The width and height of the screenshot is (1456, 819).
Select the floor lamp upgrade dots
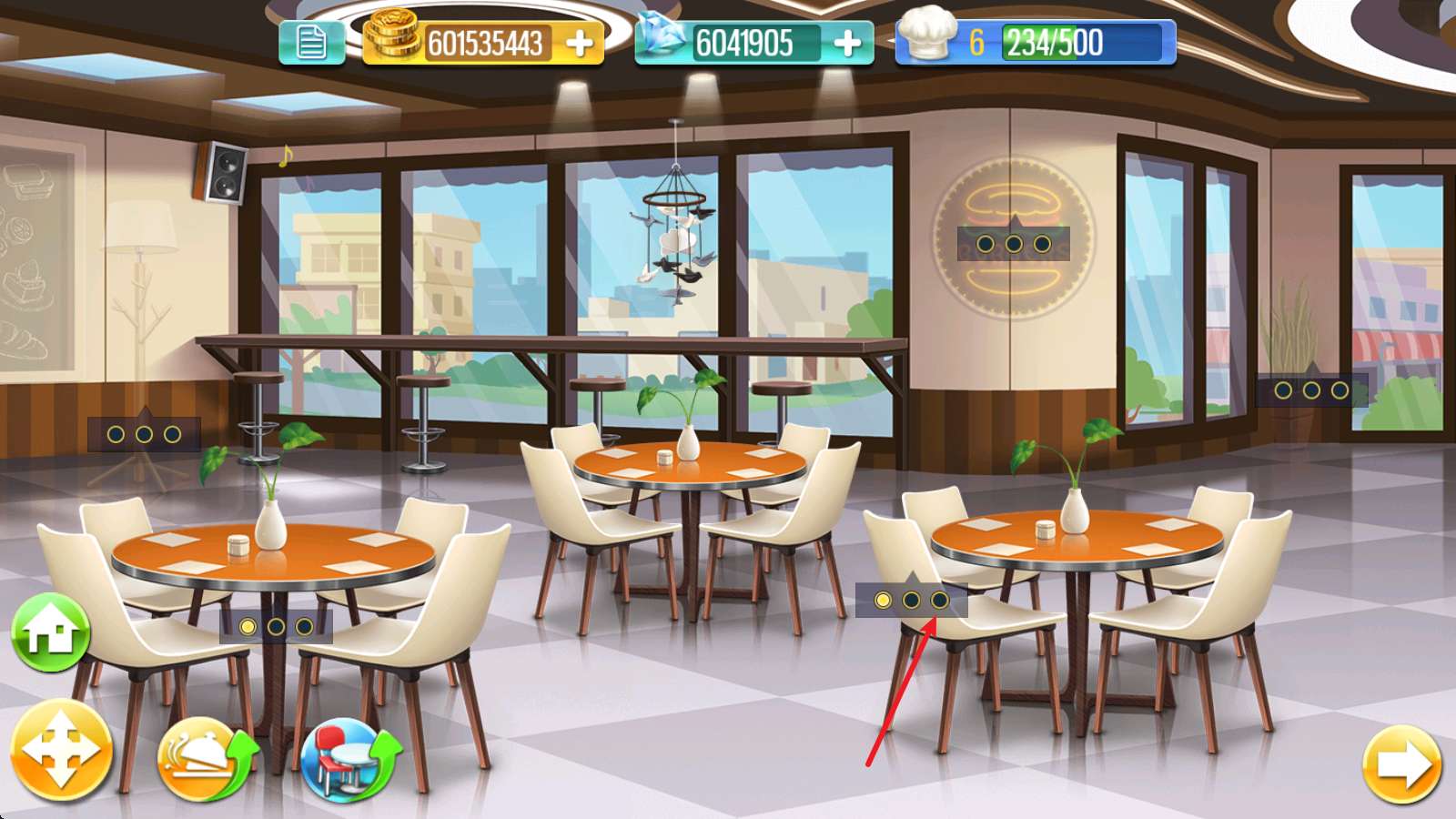(144, 434)
